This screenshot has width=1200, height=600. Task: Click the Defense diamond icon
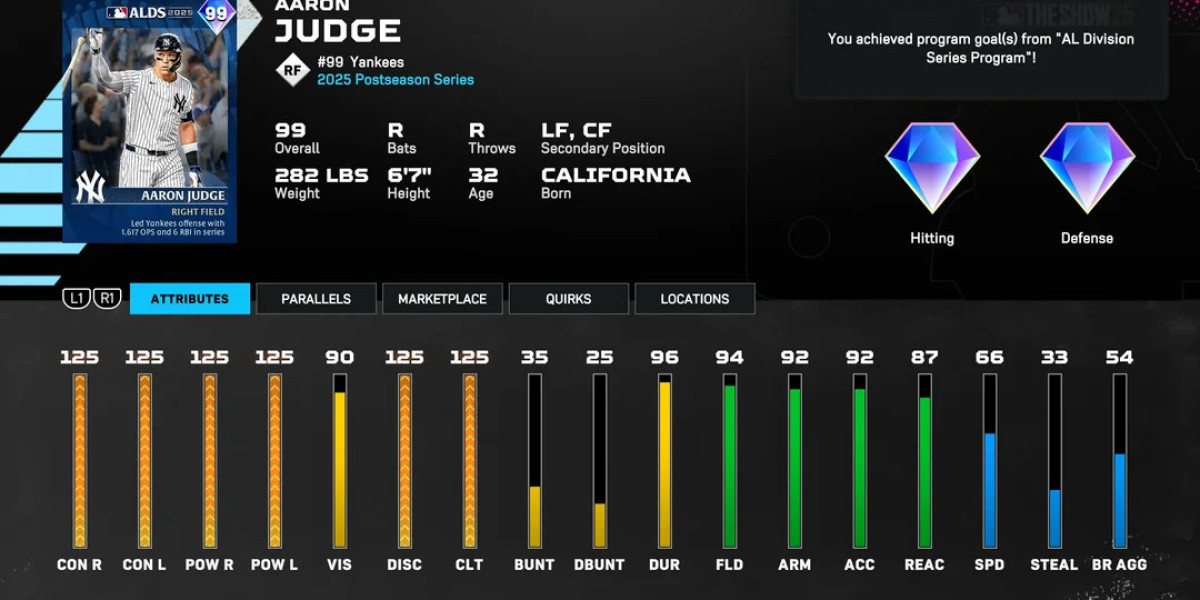pos(1087,167)
